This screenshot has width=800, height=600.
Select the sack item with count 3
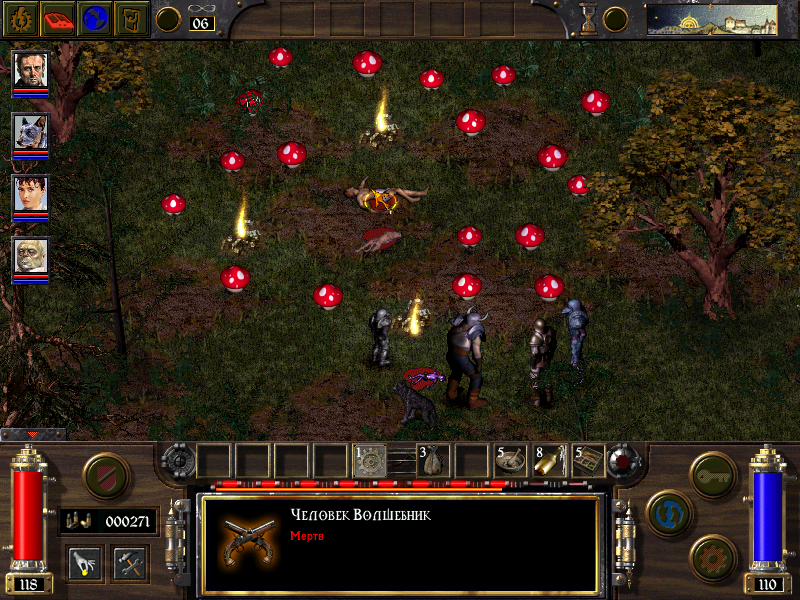coord(432,461)
